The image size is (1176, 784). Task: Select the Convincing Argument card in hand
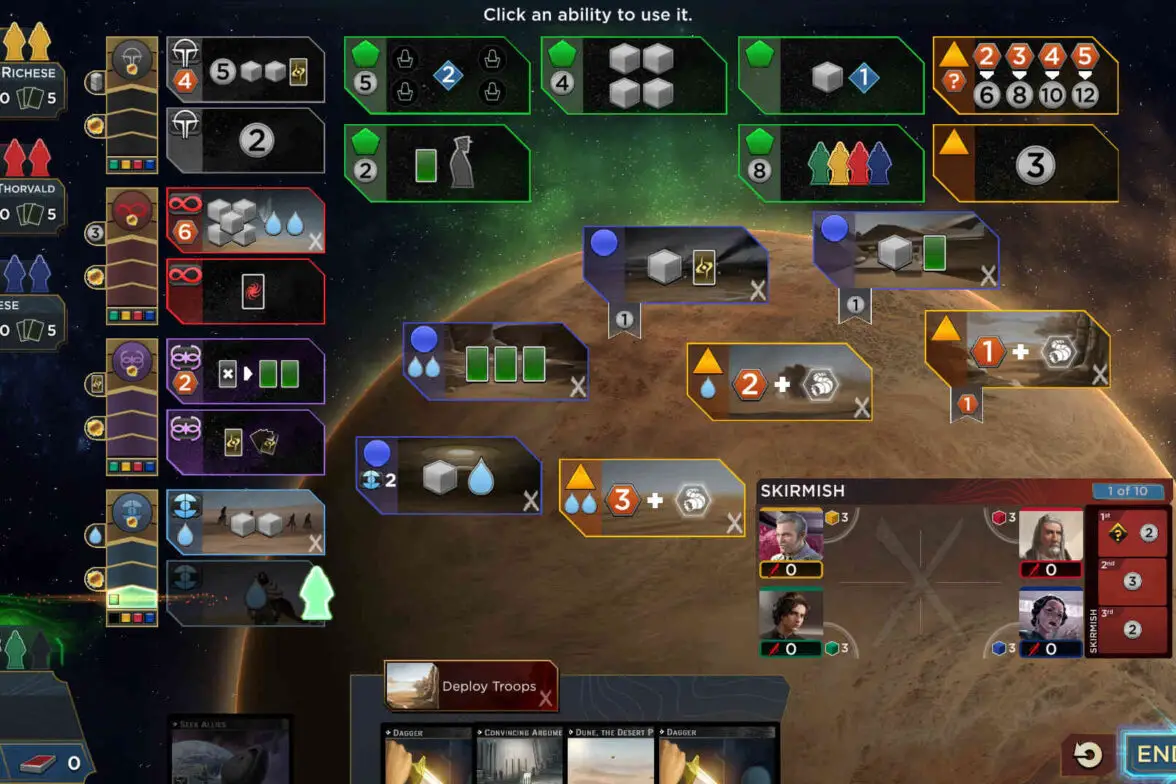pyautogui.click(x=520, y=756)
